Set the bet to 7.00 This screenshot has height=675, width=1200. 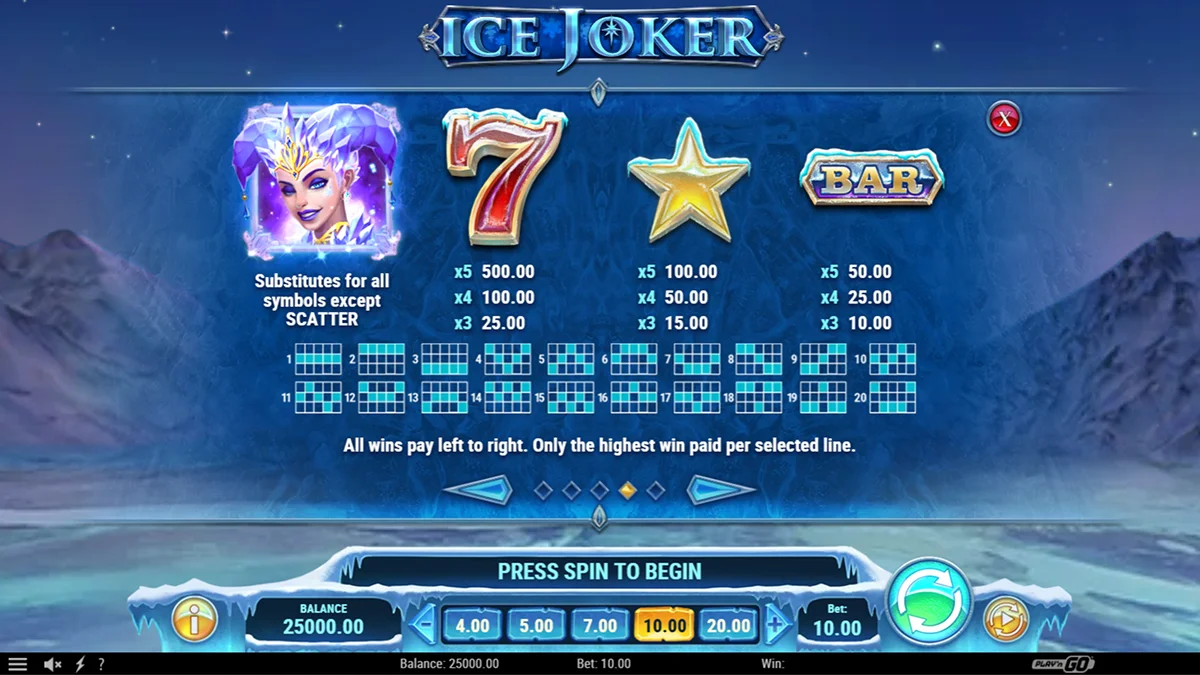pyautogui.click(x=600, y=626)
